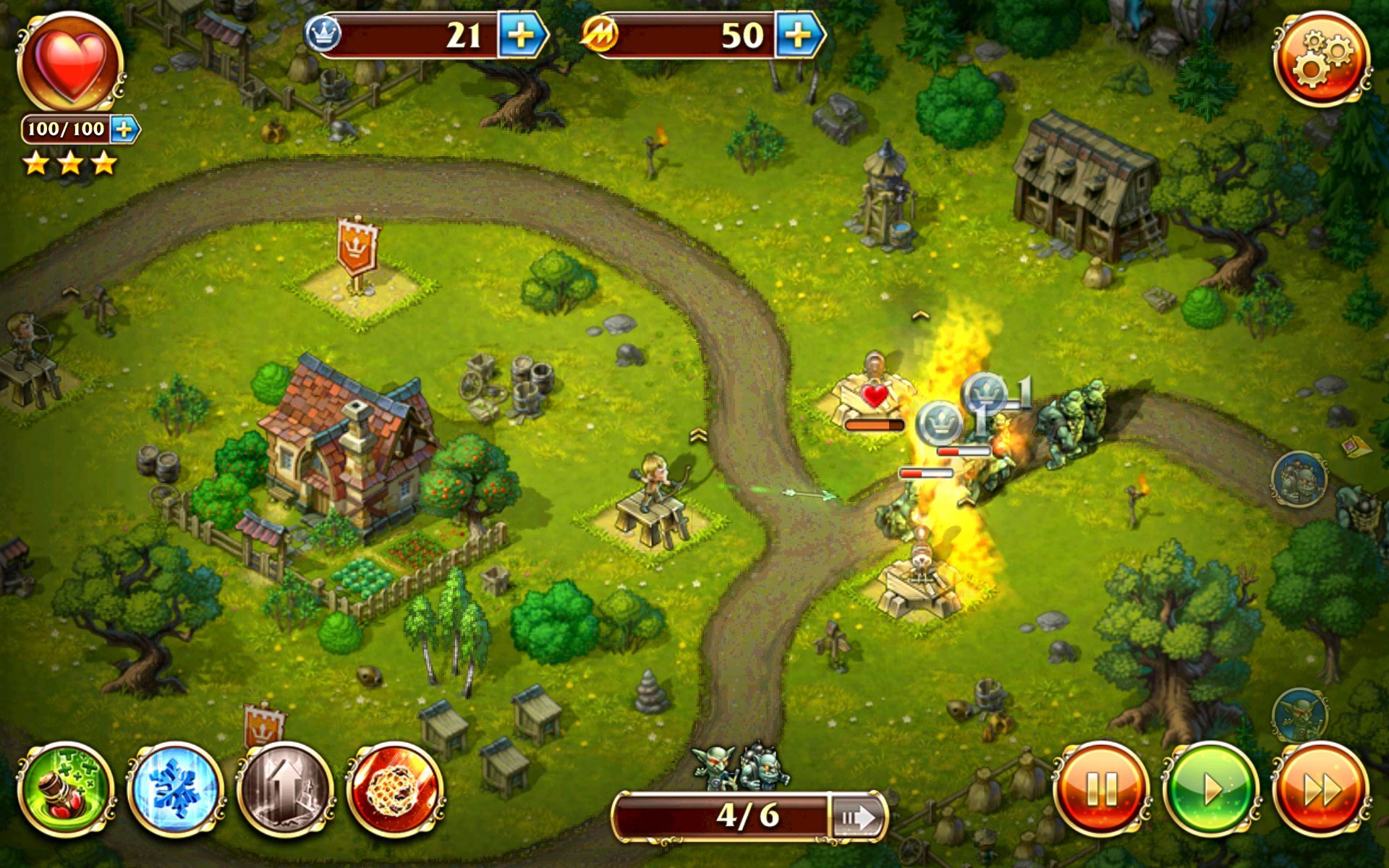
Task: Click the lightning energy icon
Action: pyautogui.click(x=599, y=33)
